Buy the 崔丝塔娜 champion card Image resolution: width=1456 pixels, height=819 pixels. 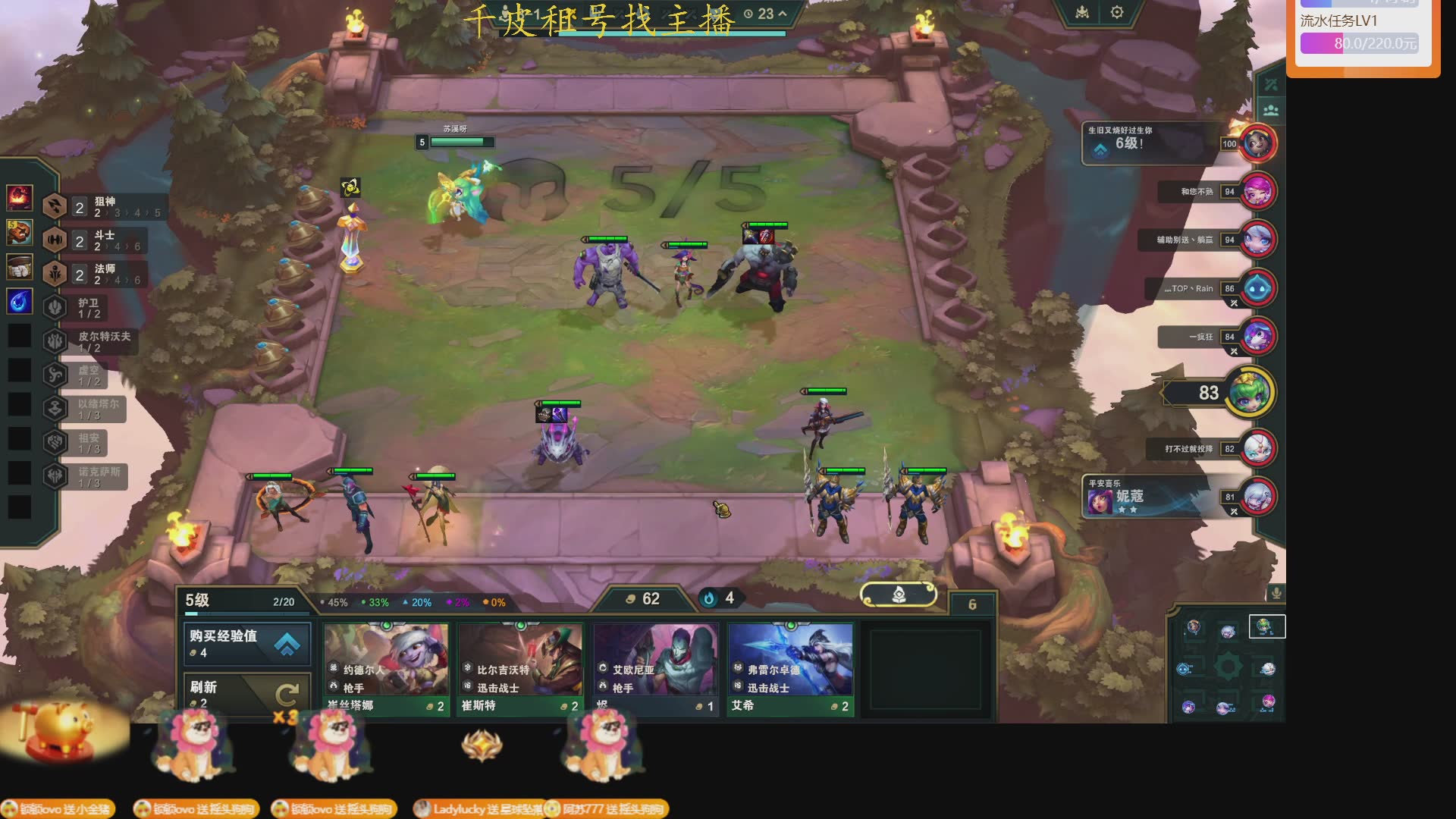(386, 669)
